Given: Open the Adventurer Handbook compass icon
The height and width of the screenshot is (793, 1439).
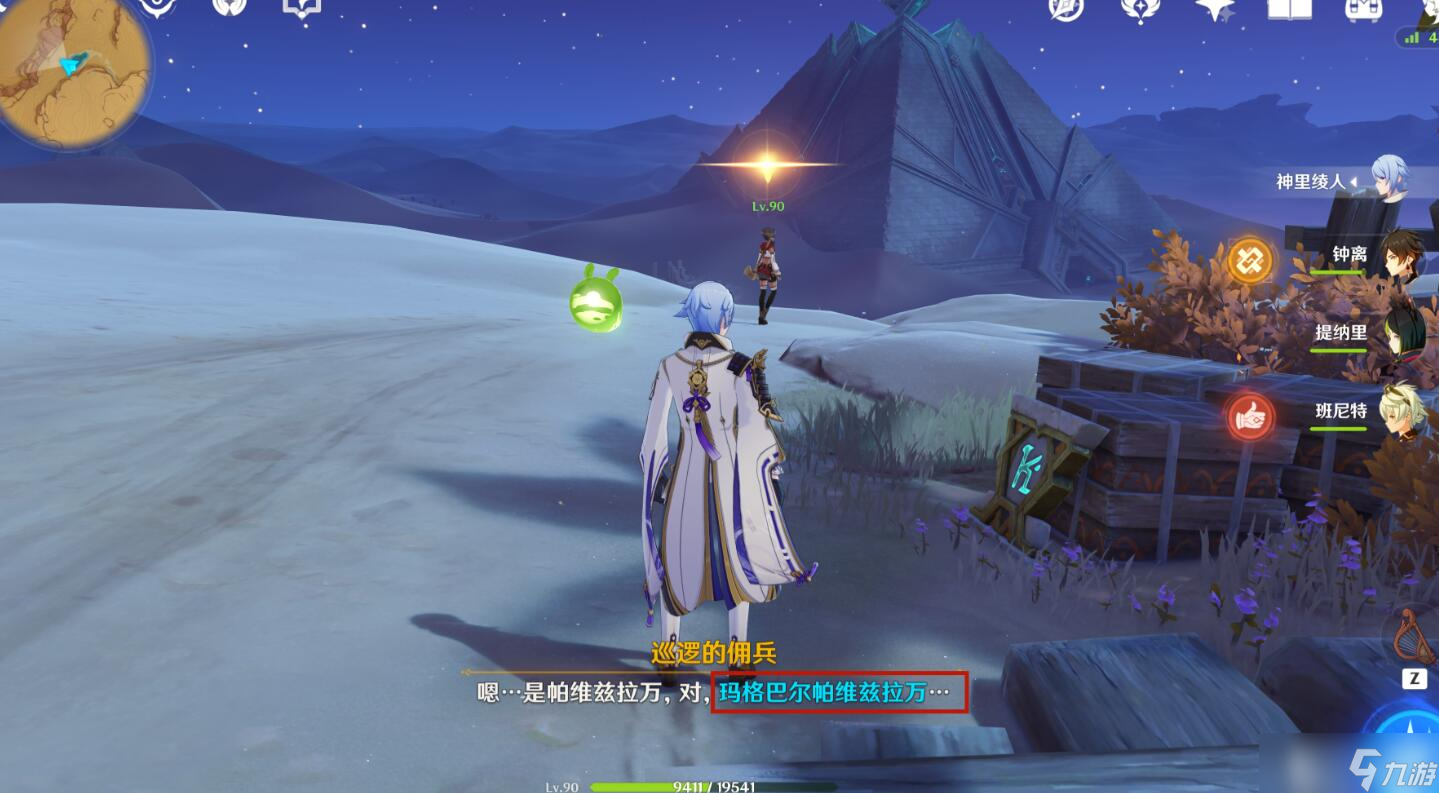Looking at the screenshot, I should [x=1065, y=13].
